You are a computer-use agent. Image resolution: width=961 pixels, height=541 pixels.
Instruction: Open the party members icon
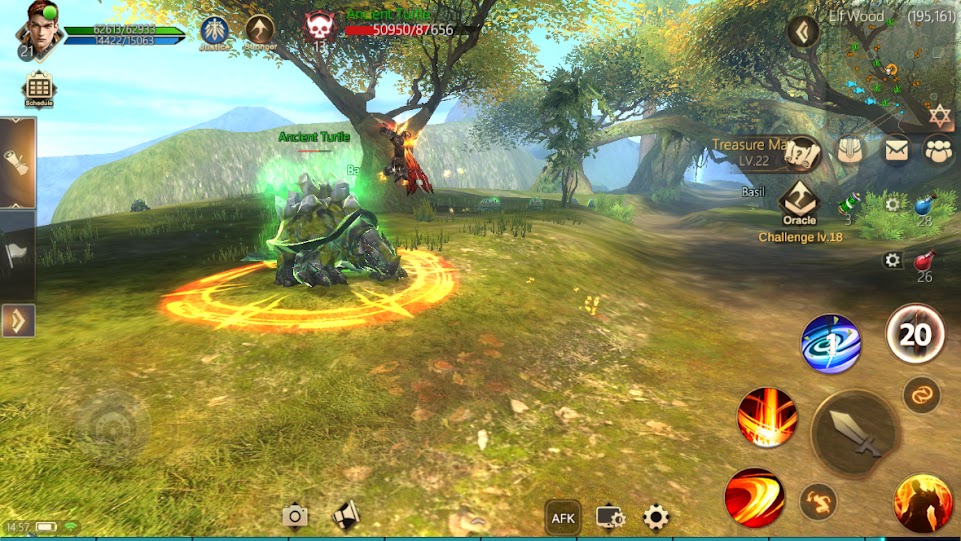(939, 150)
